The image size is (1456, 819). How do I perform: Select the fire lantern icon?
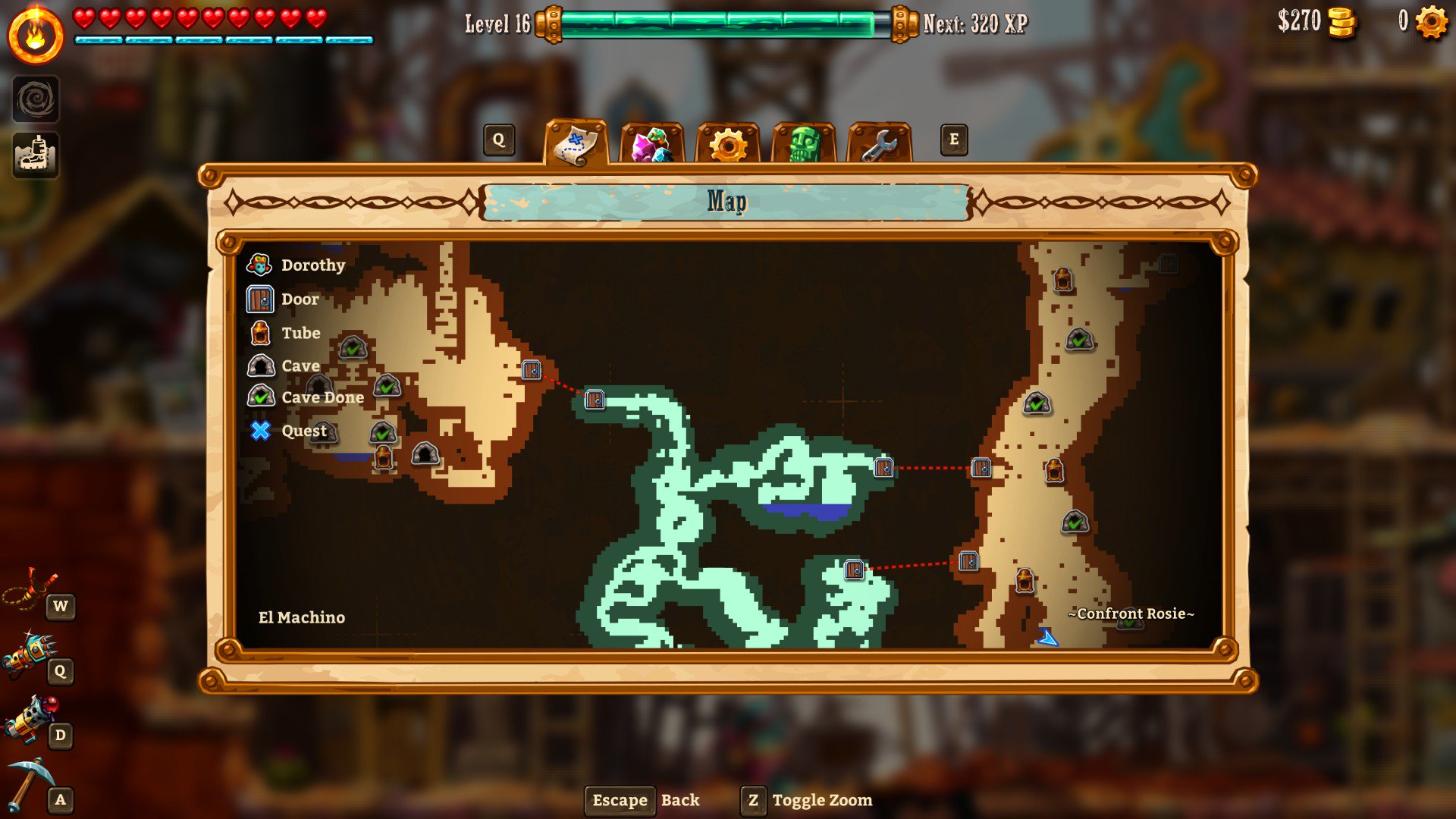[x=36, y=36]
